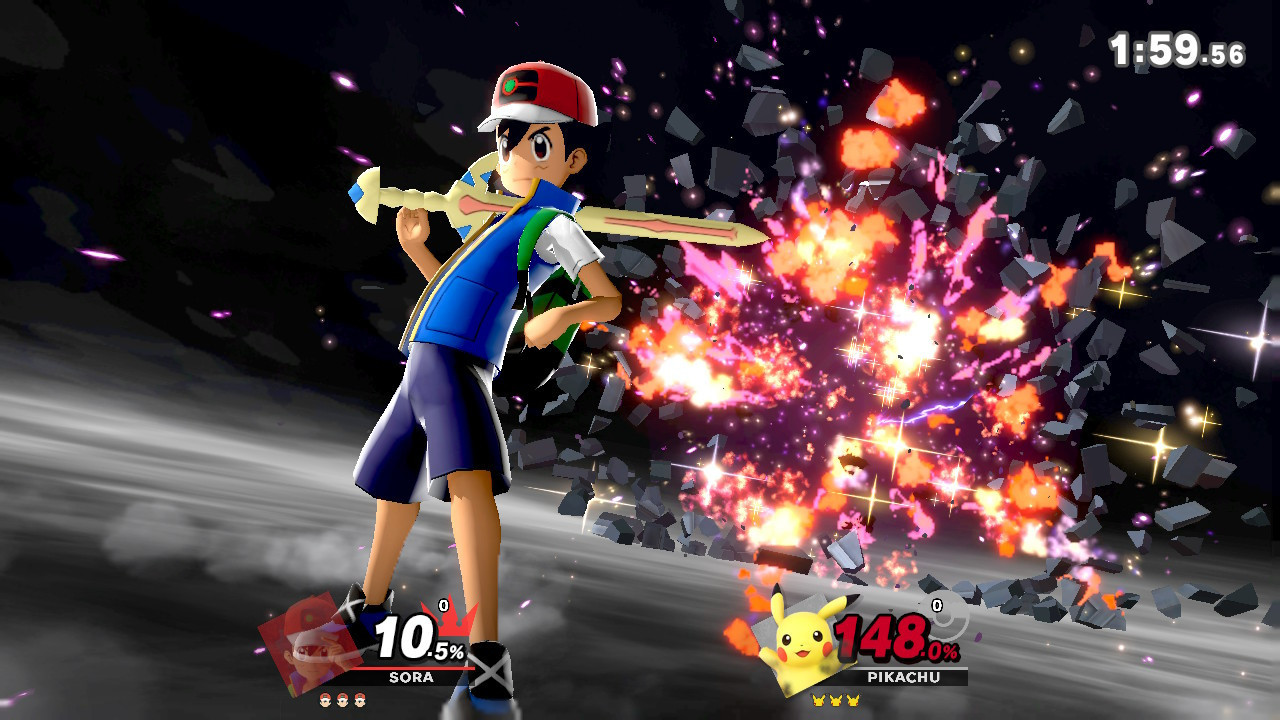
Task: Select the PIKACHU name label
Action: click(904, 676)
